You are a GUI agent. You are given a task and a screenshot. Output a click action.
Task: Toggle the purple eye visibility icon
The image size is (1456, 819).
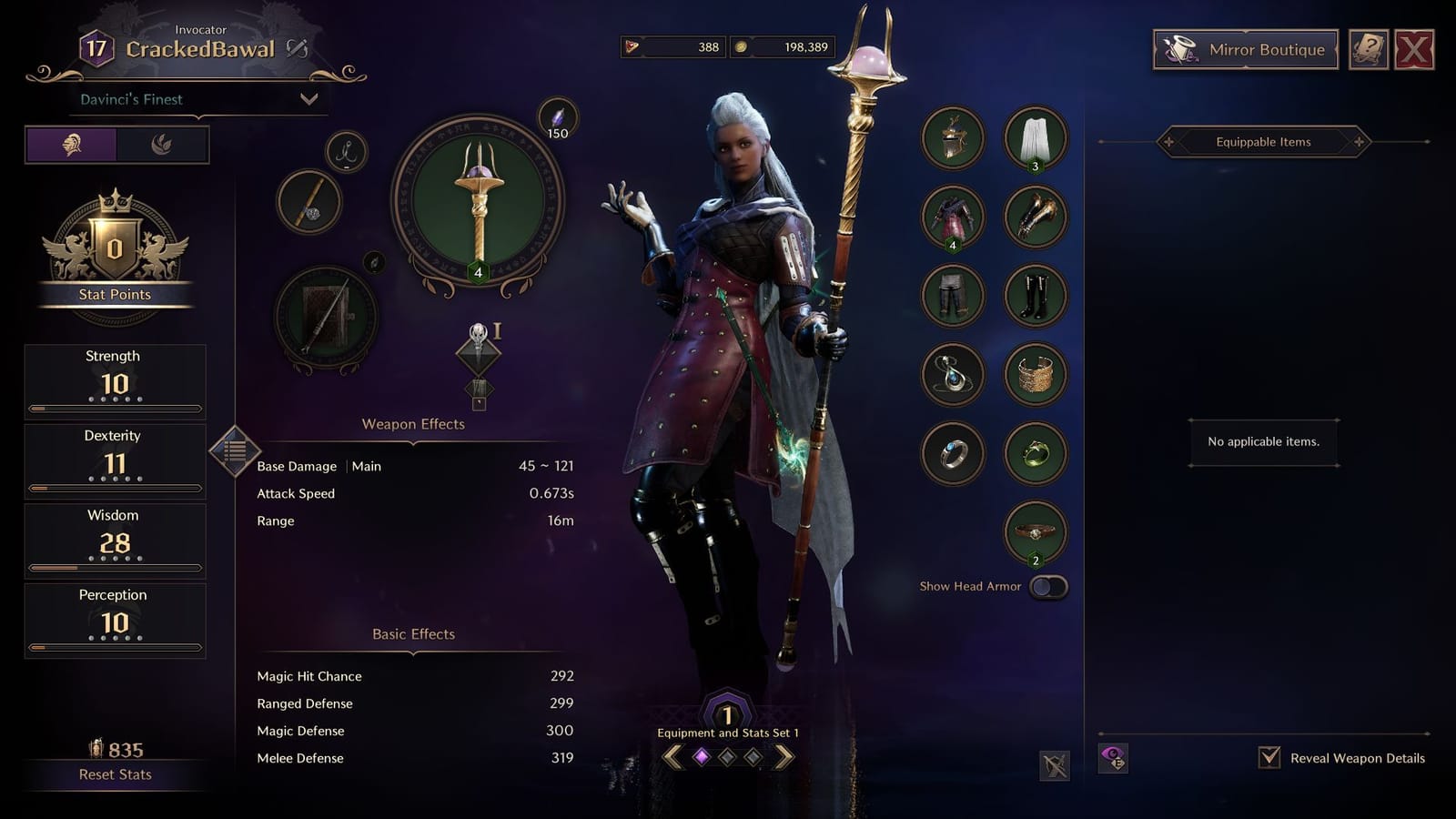1115,756
